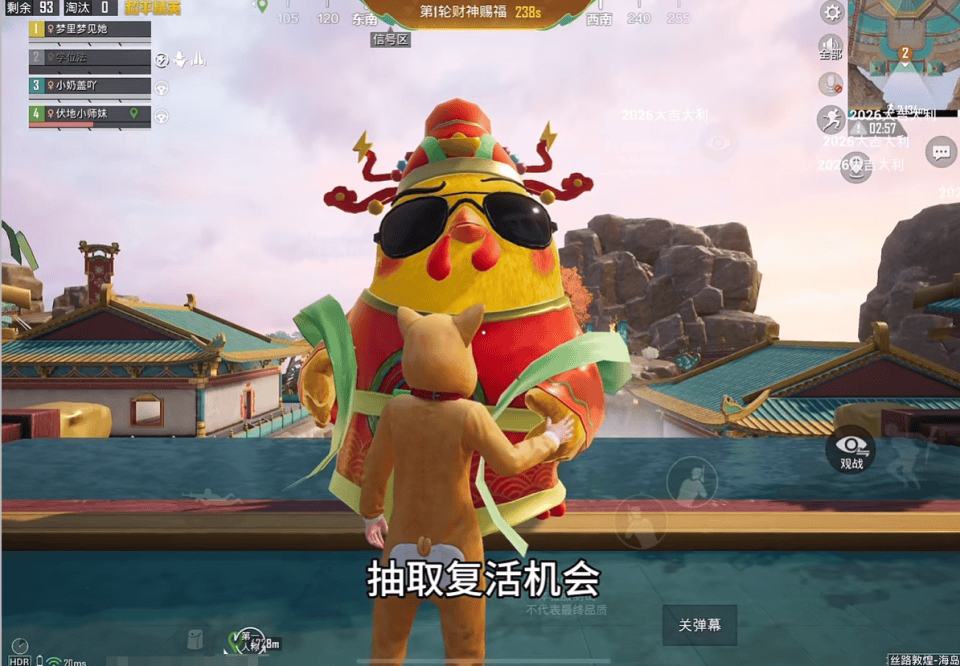Open the chat bubble message panel

click(x=941, y=152)
